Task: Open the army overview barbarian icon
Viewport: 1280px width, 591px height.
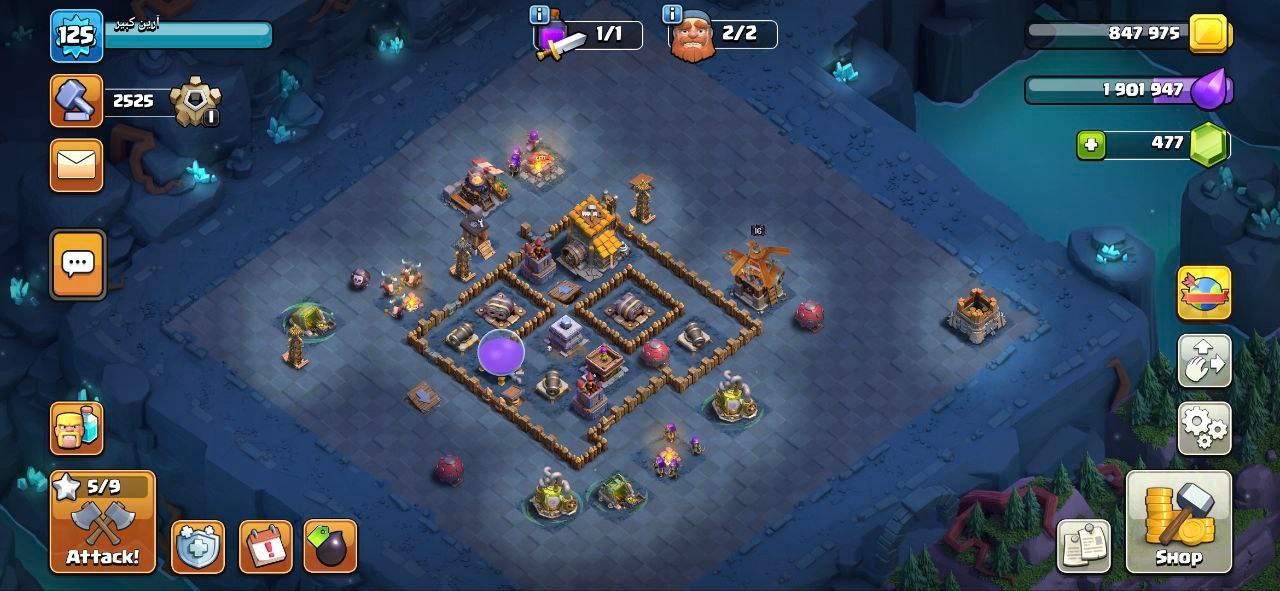Action: pyautogui.click(x=77, y=427)
